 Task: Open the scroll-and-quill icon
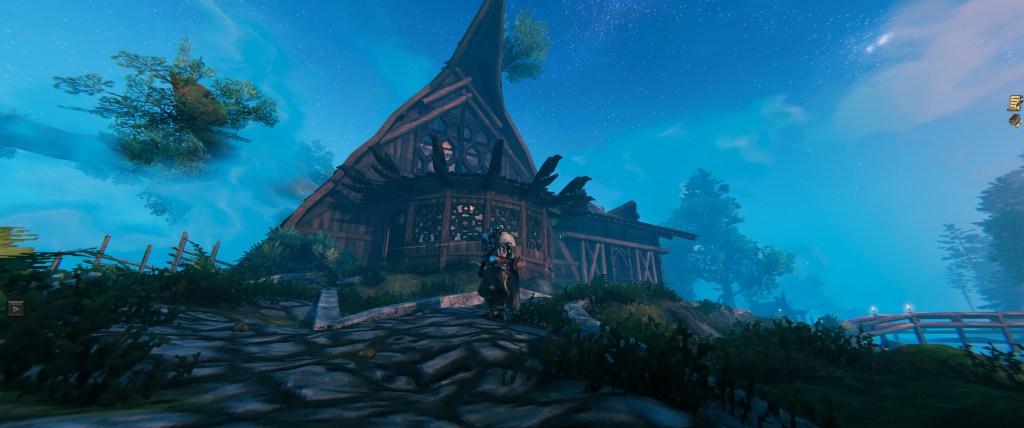pyautogui.click(x=1014, y=102)
